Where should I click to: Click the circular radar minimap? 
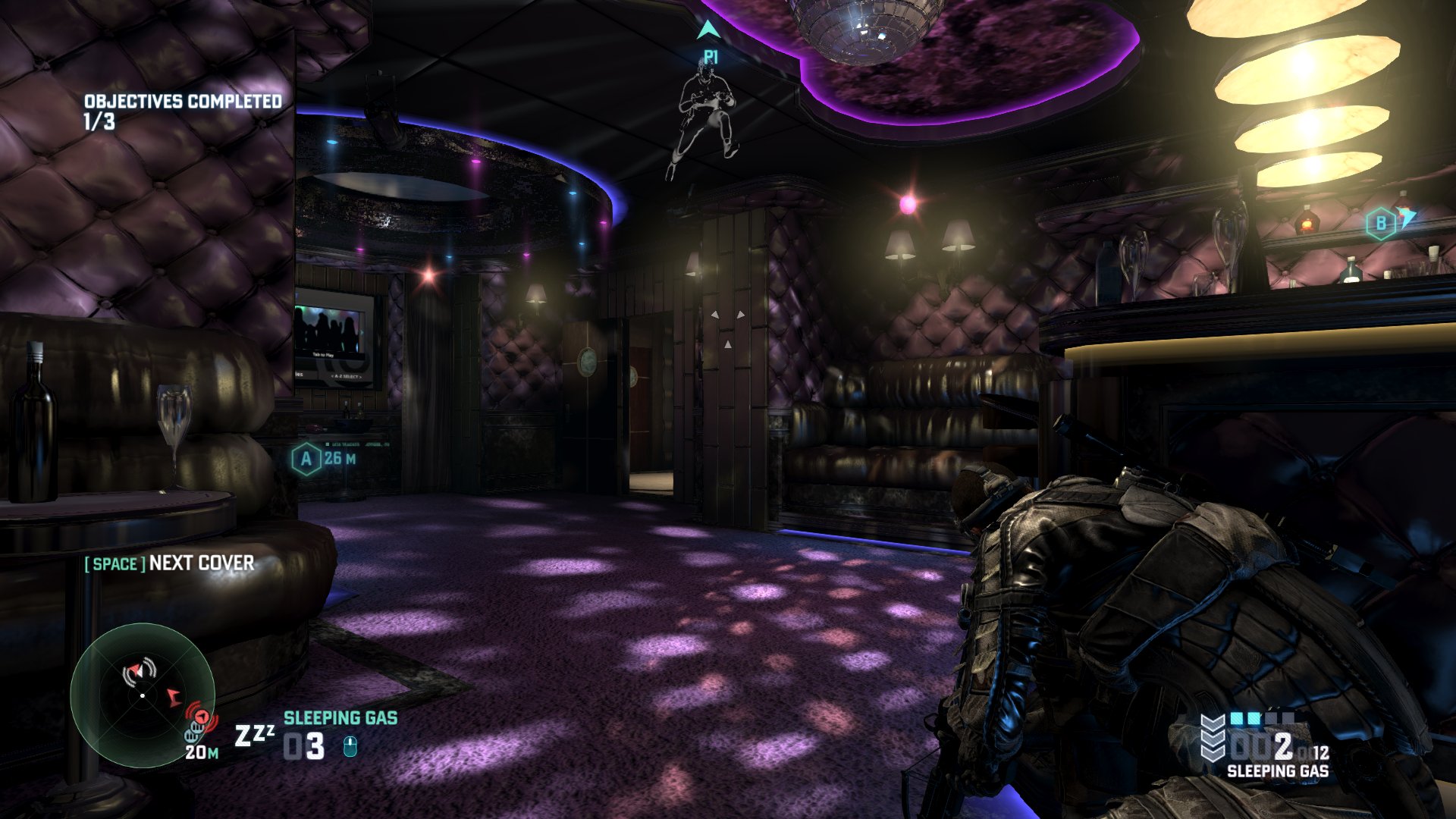143,695
